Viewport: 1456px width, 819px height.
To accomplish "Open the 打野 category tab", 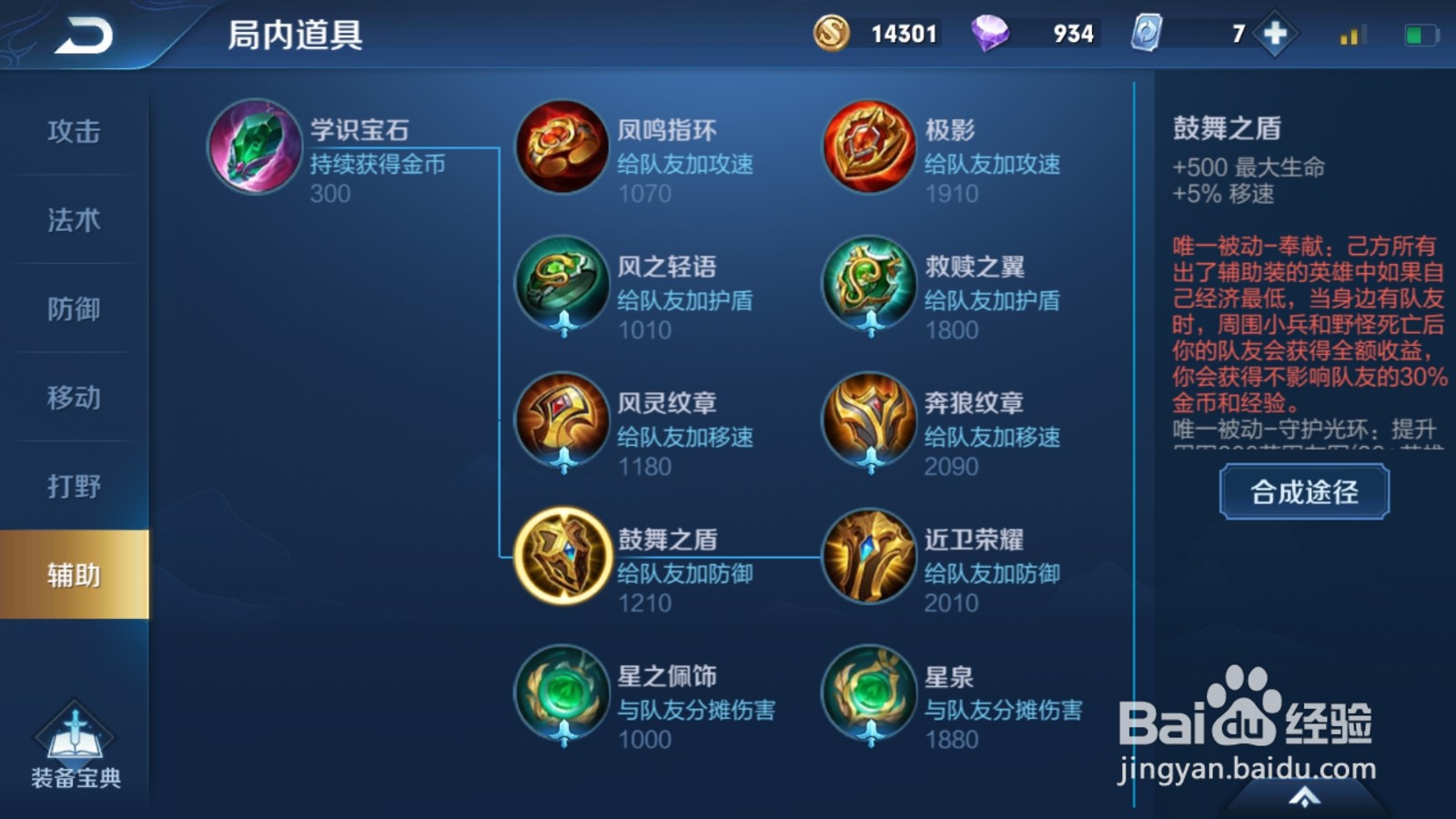I will pos(68,487).
